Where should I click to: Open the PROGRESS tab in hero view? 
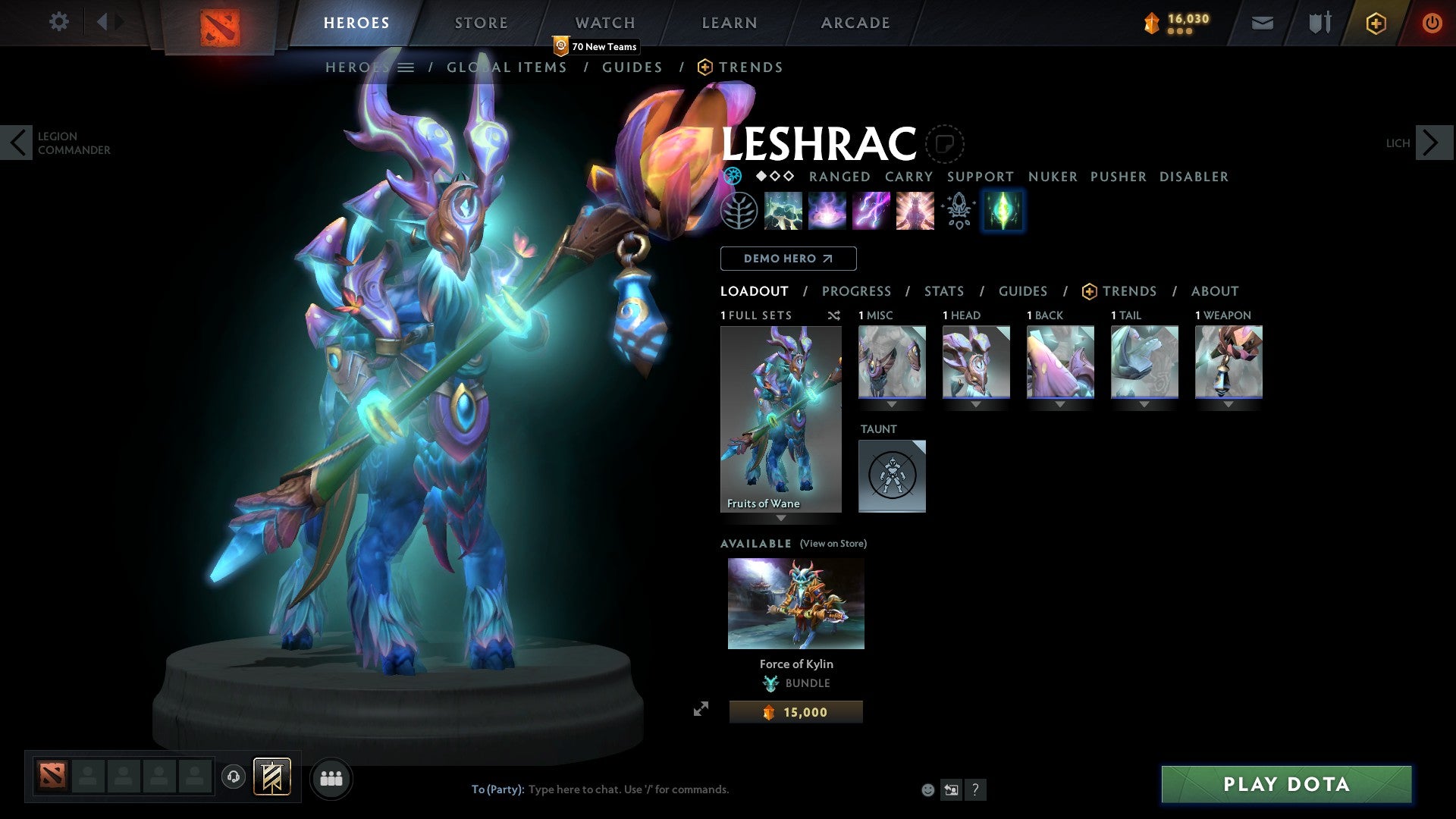point(857,290)
